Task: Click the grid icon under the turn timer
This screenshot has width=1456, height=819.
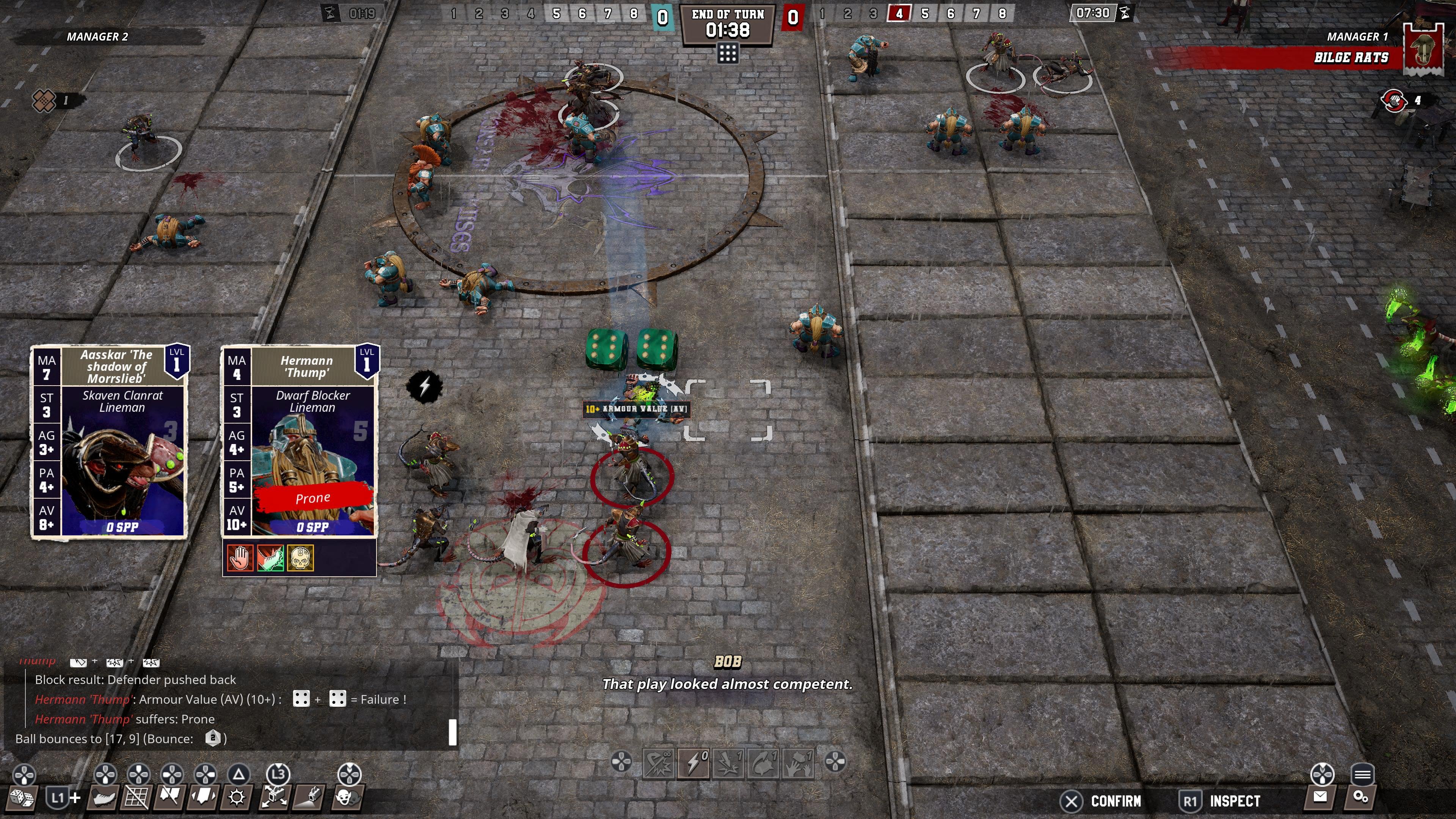Action: pos(728,54)
